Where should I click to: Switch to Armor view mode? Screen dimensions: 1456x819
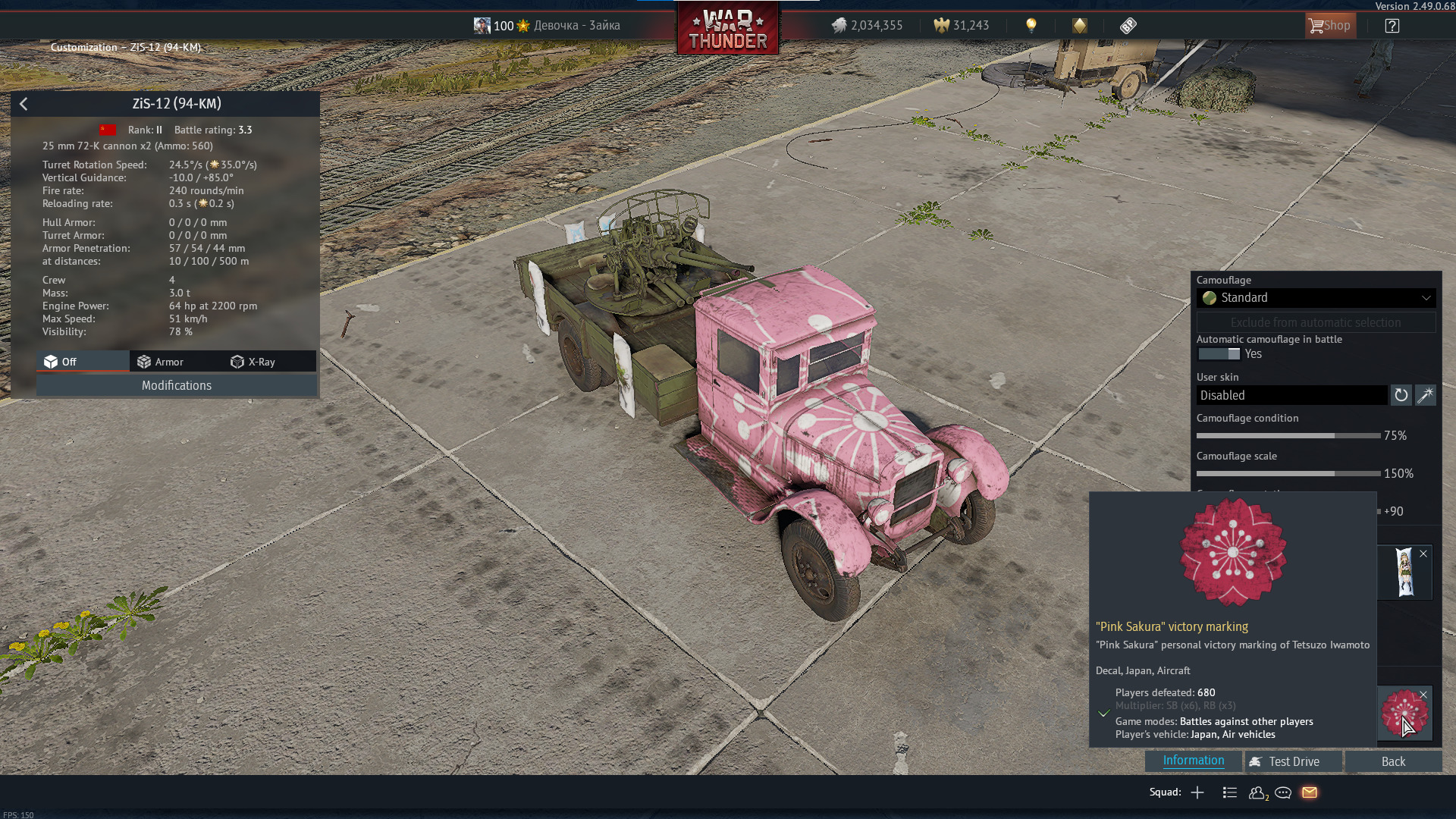(x=161, y=362)
